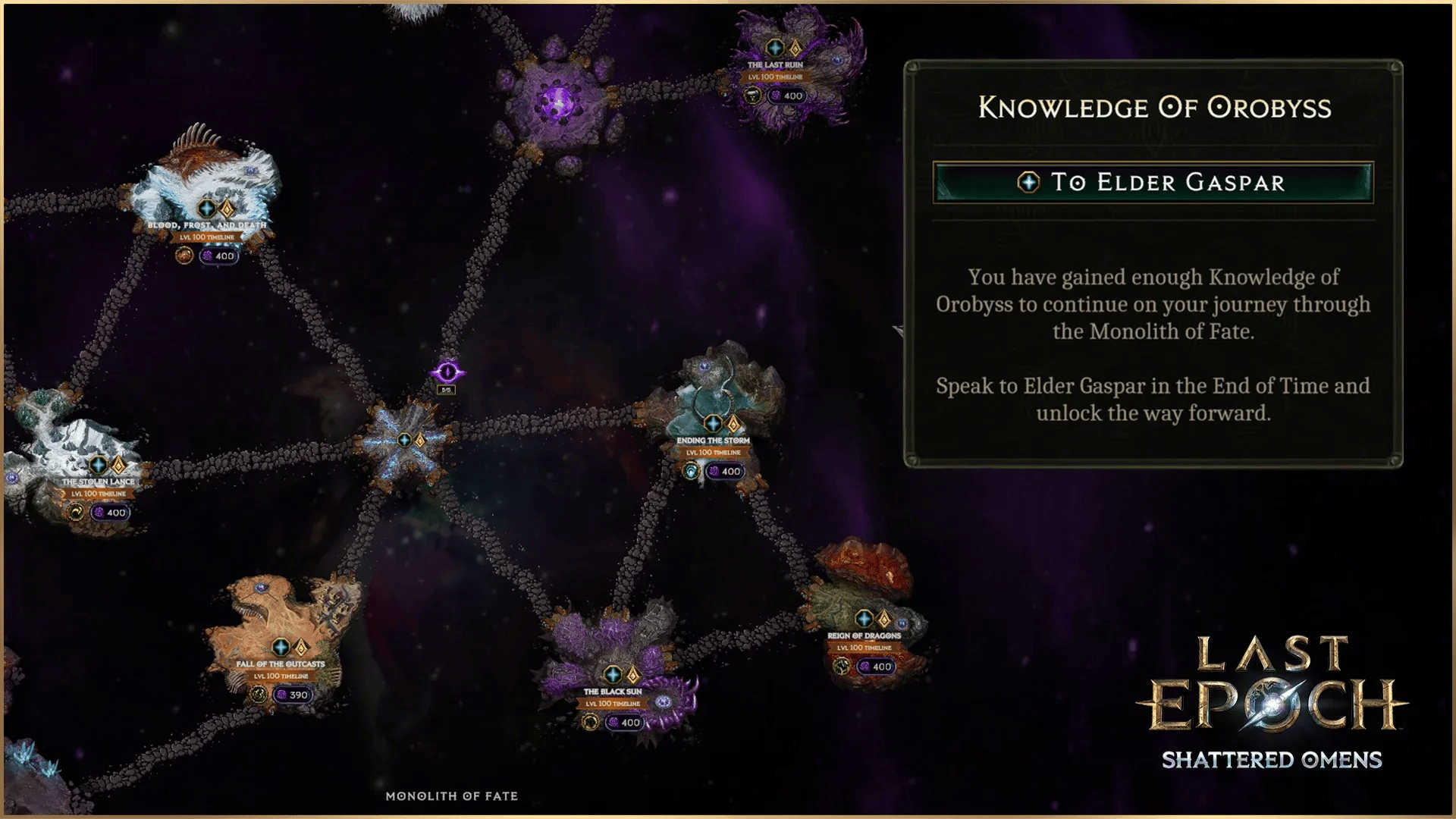Click the Lvl 100 Timeline banner on The Black Sun
The image size is (1456, 819).
(x=613, y=703)
